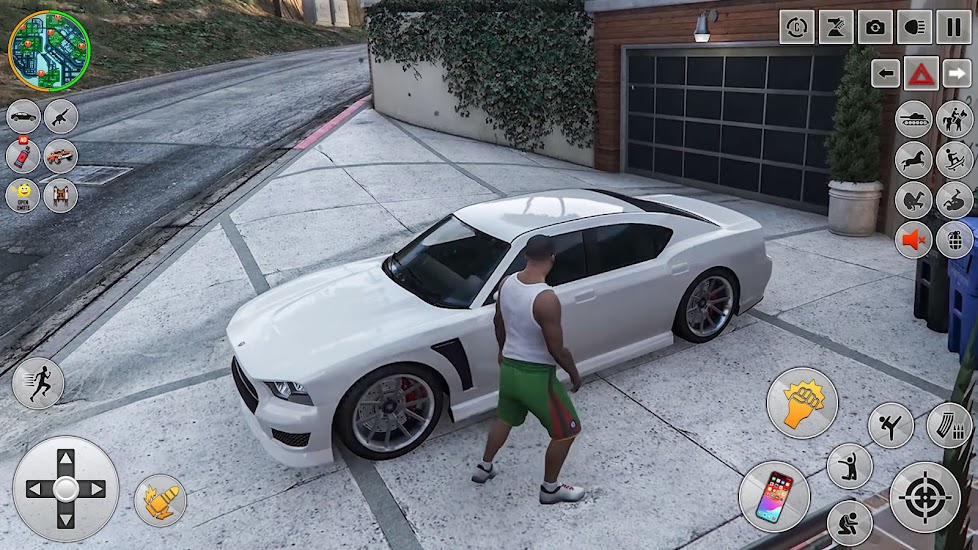Viewport: 978px width, 550px height.
Task: Toggle the sprint running man button
Action: (x=38, y=383)
